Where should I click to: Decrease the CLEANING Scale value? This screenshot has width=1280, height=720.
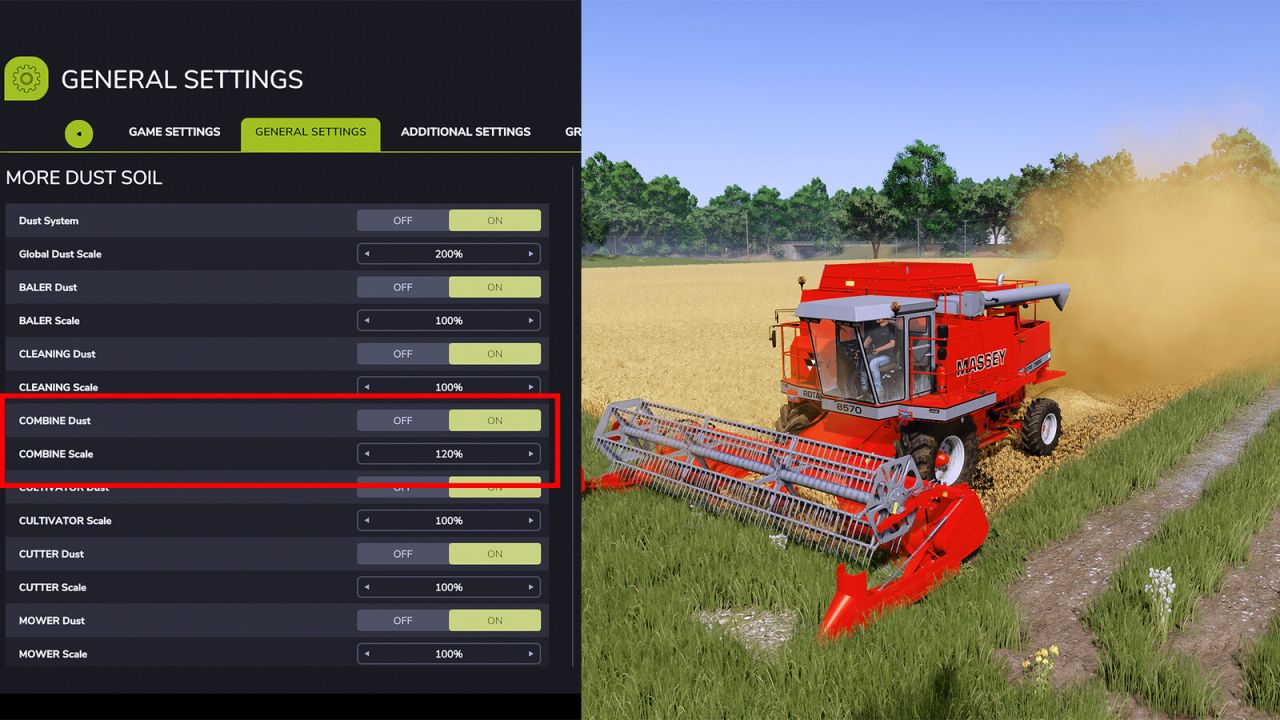point(366,387)
